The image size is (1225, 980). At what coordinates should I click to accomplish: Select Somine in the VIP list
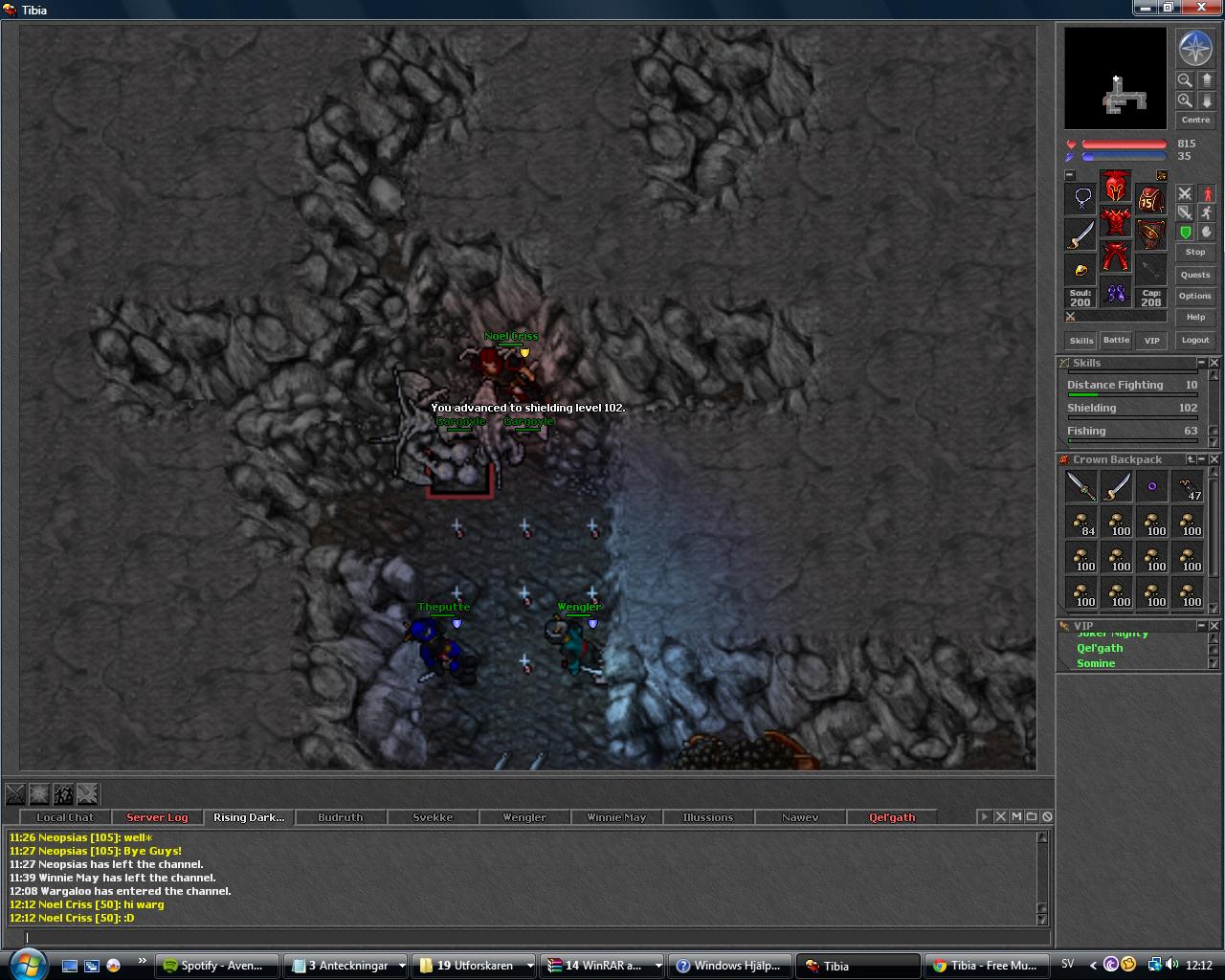pyautogui.click(x=1096, y=663)
